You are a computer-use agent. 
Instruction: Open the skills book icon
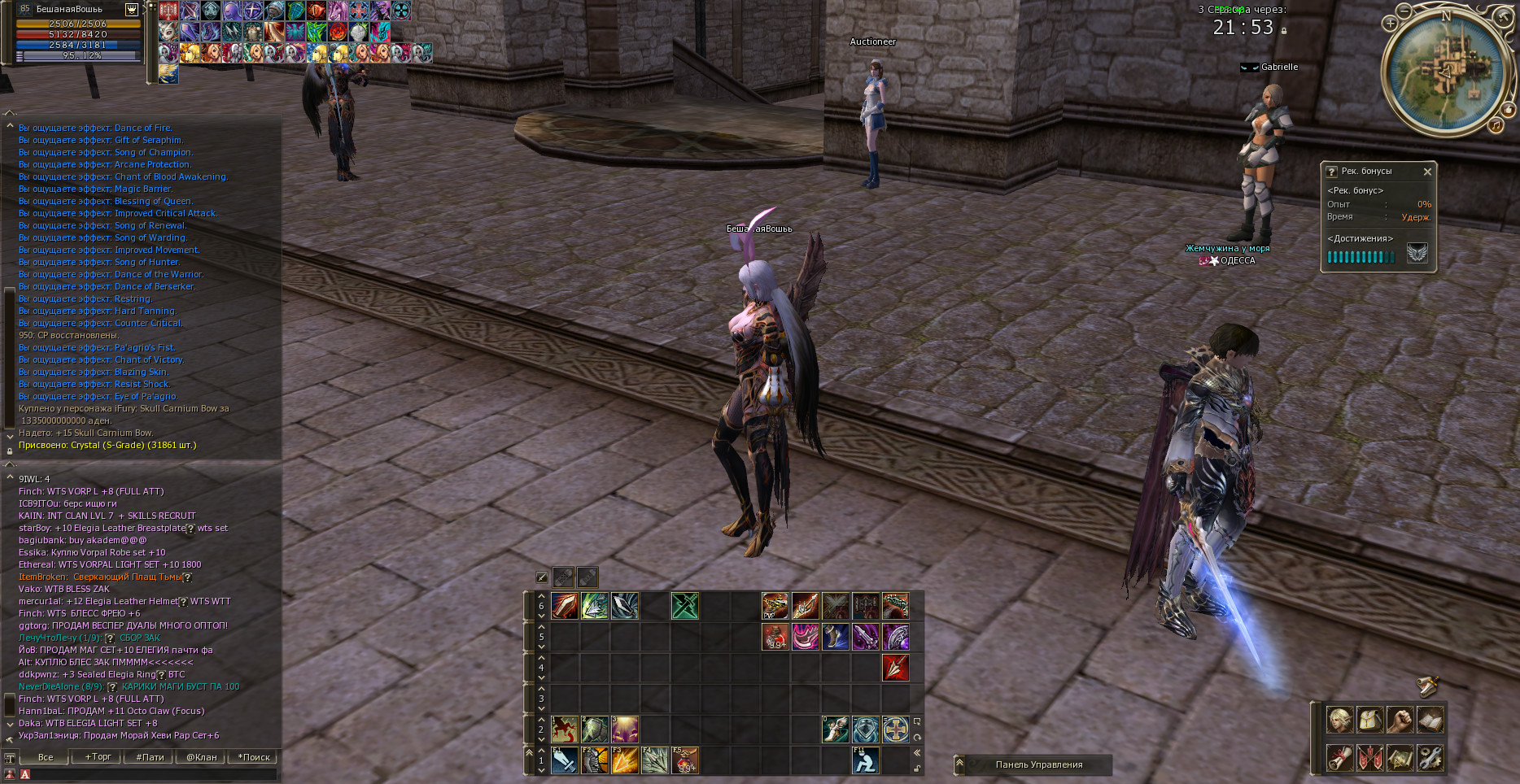(1430, 720)
